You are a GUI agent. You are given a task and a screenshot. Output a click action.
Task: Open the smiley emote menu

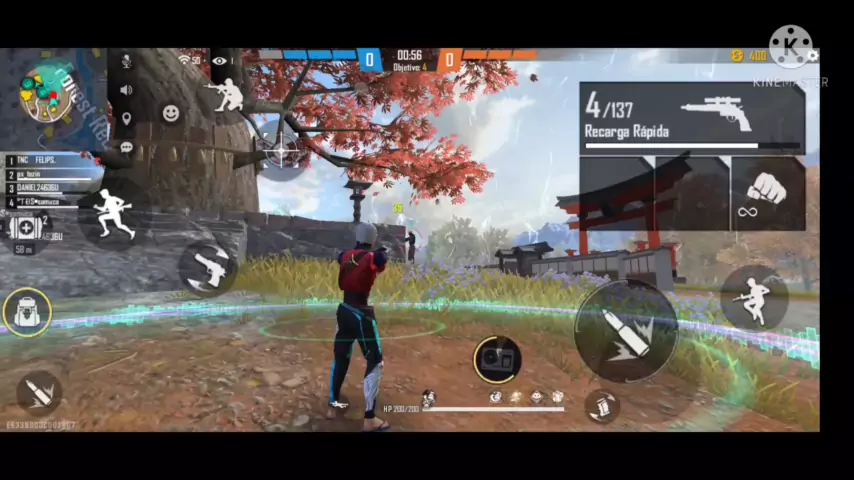click(171, 113)
